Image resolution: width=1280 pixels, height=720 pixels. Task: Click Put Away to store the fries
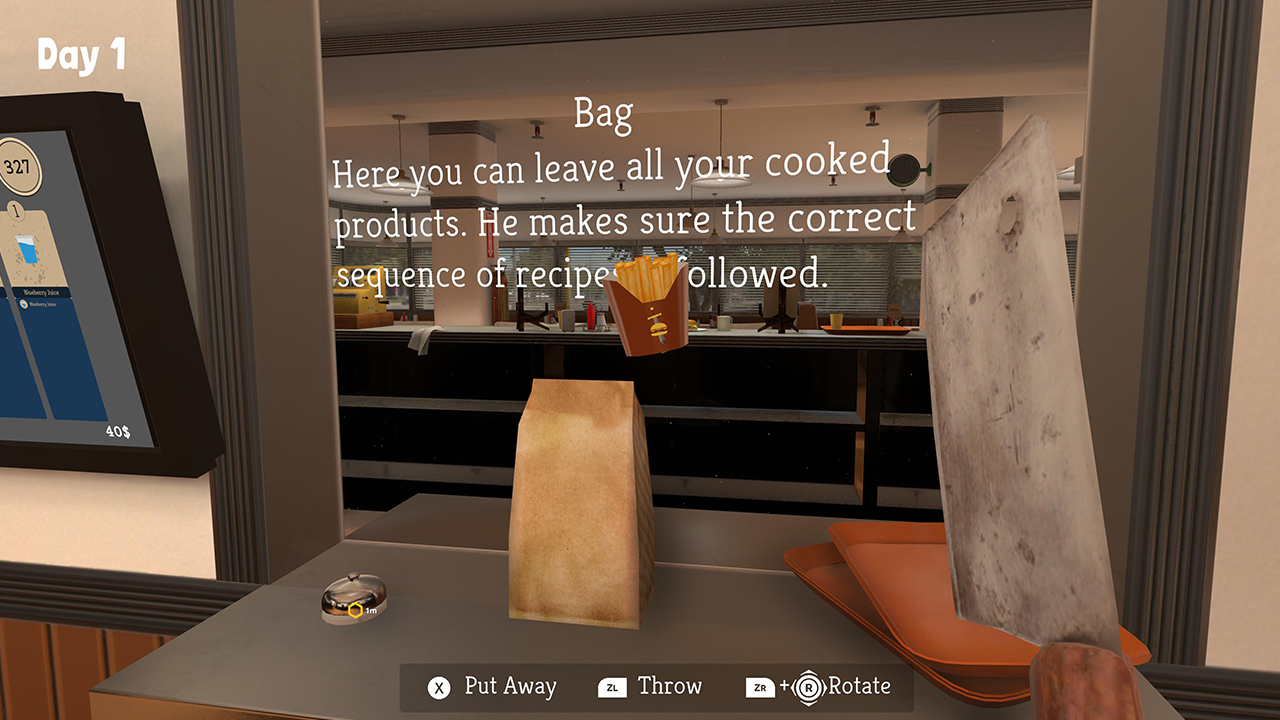(x=508, y=687)
